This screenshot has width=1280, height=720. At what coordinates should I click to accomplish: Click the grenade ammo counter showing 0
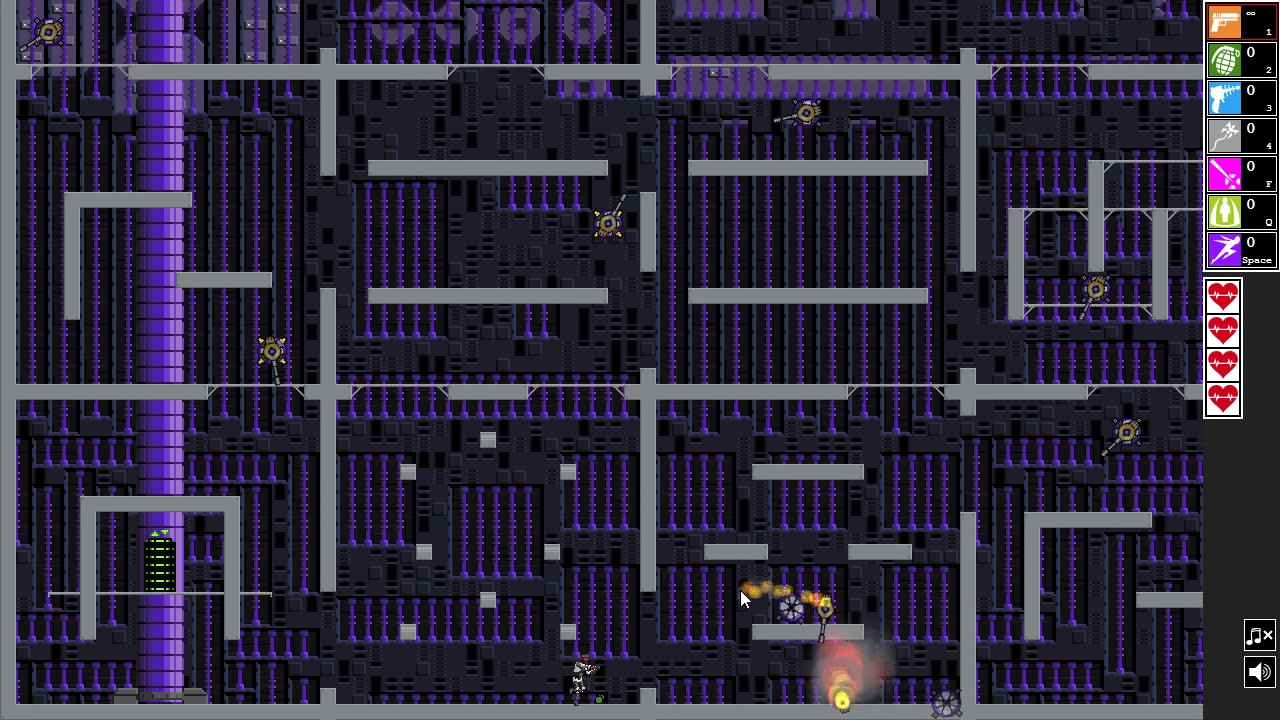(1250, 51)
